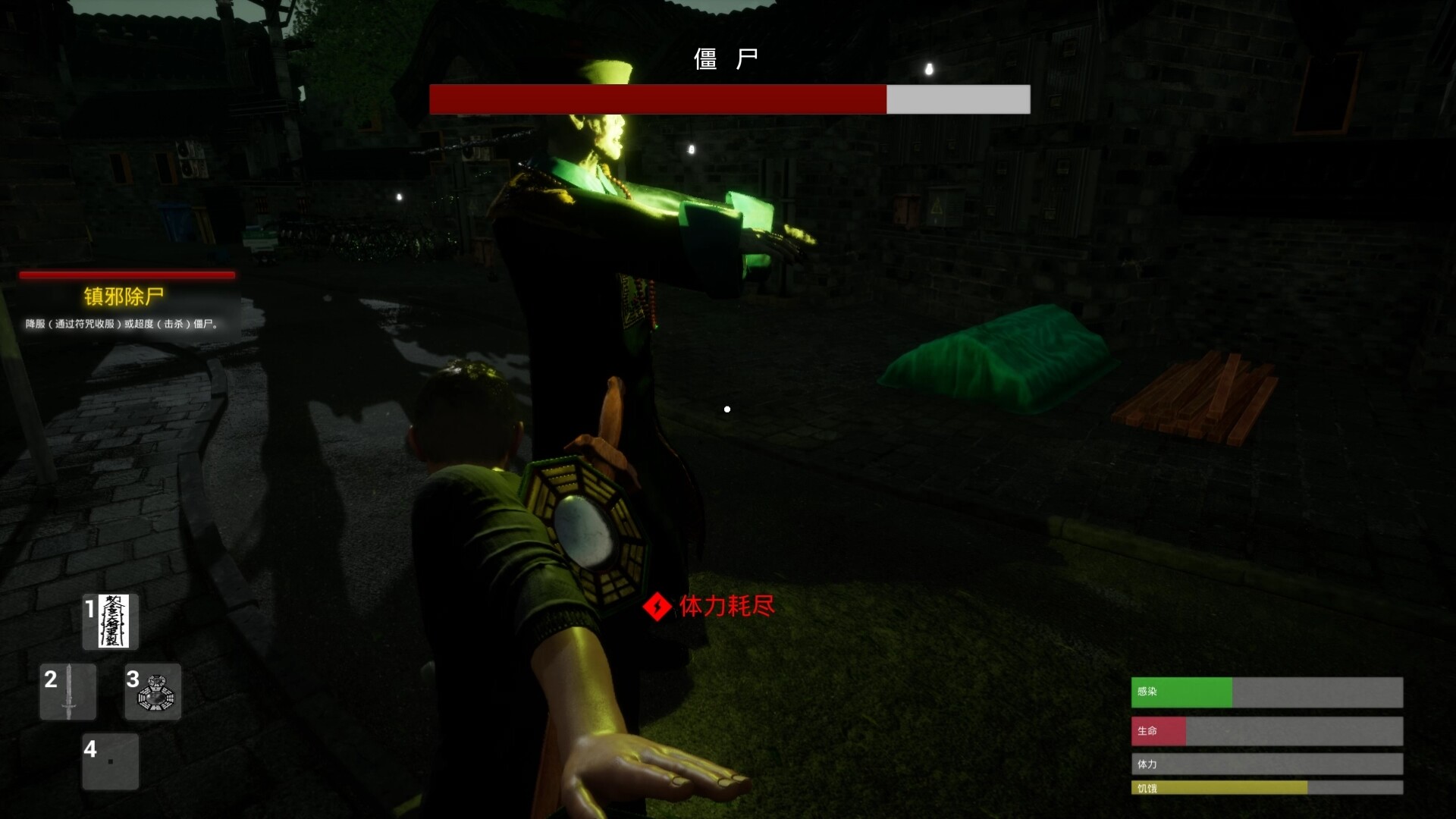The width and height of the screenshot is (1456, 819).
Task: Click the quest progress bar above 镇邪除尸
Action: 127,275
